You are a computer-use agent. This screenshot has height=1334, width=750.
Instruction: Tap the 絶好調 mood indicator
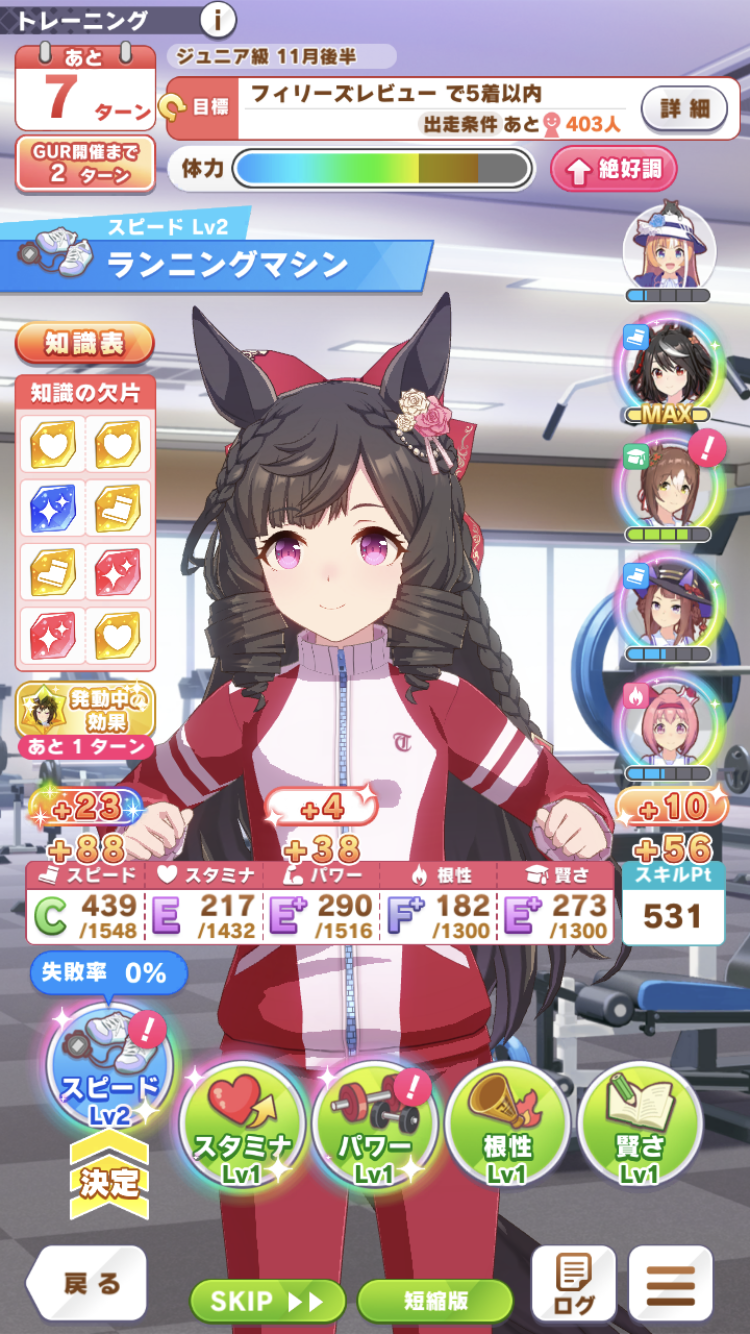click(613, 169)
